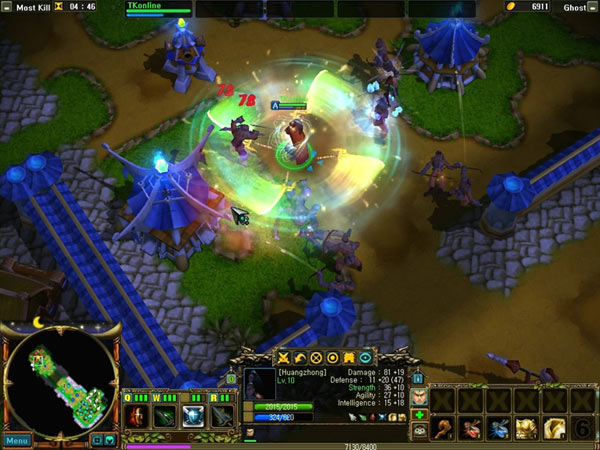Open the Menu button
Screen dimensions: 600x450
pos(16,440)
